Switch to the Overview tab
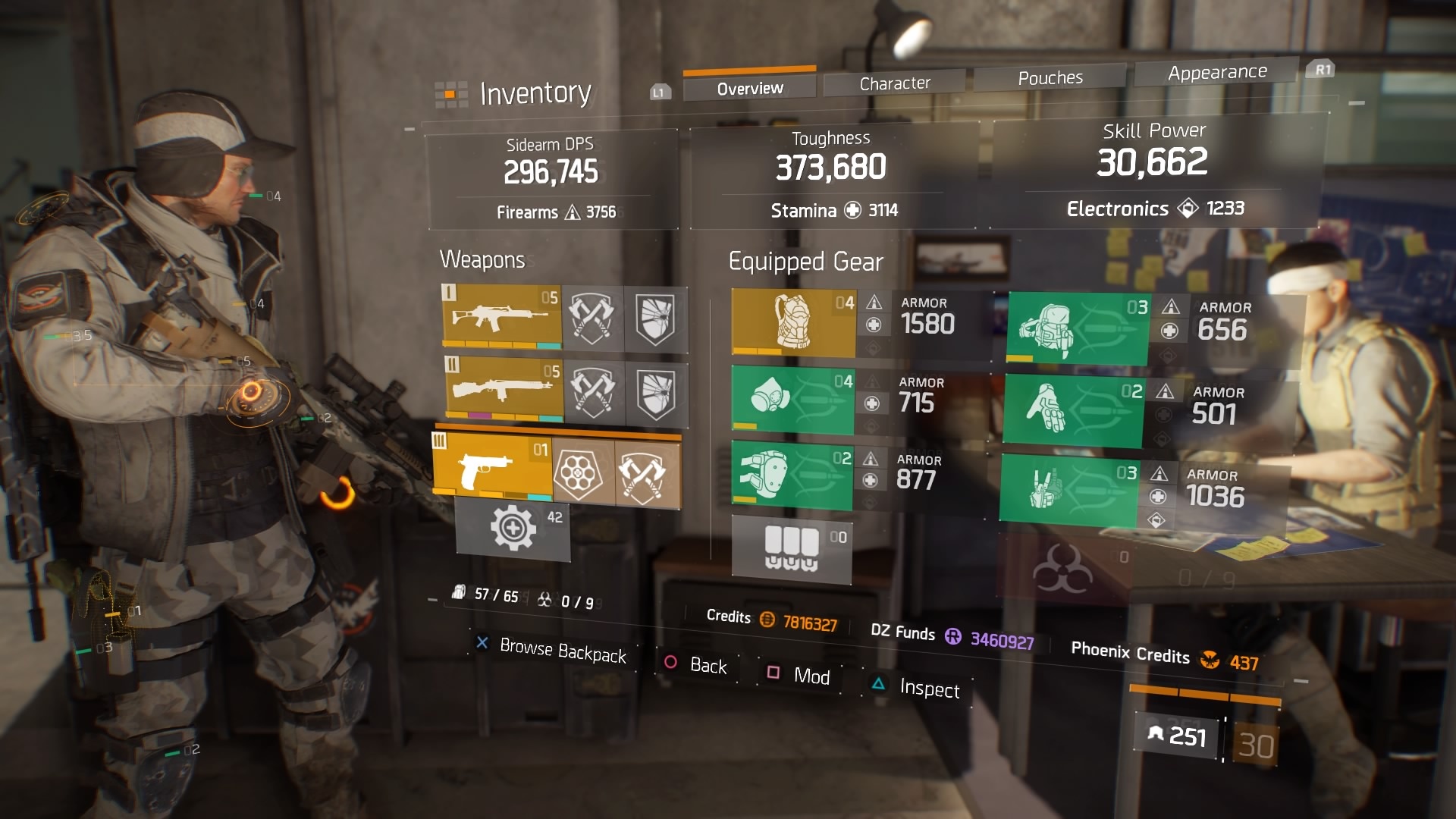Screen dimensions: 1456x819 click(749, 88)
